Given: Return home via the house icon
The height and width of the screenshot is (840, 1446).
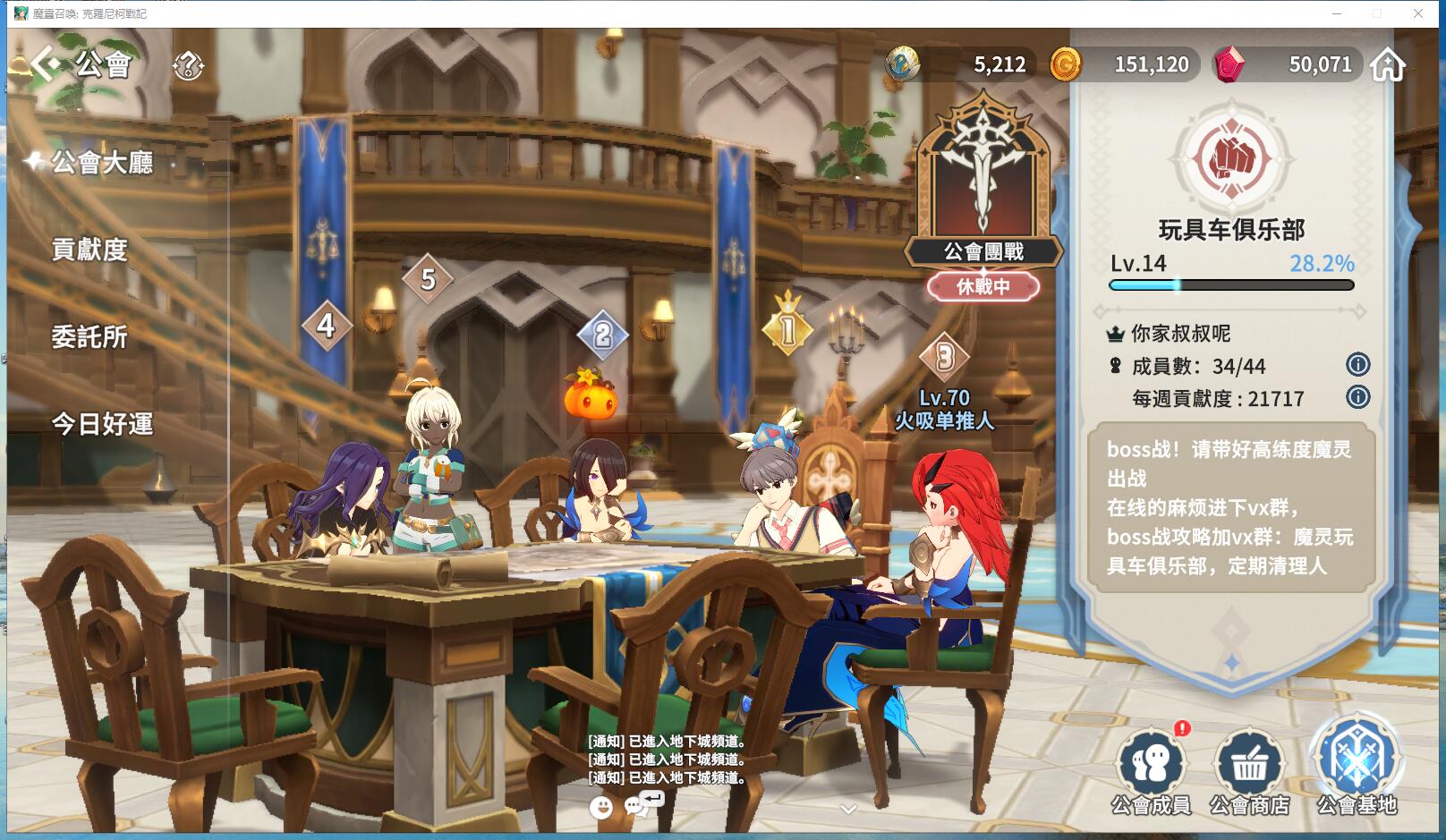Looking at the screenshot, I should pos(1387,64).
